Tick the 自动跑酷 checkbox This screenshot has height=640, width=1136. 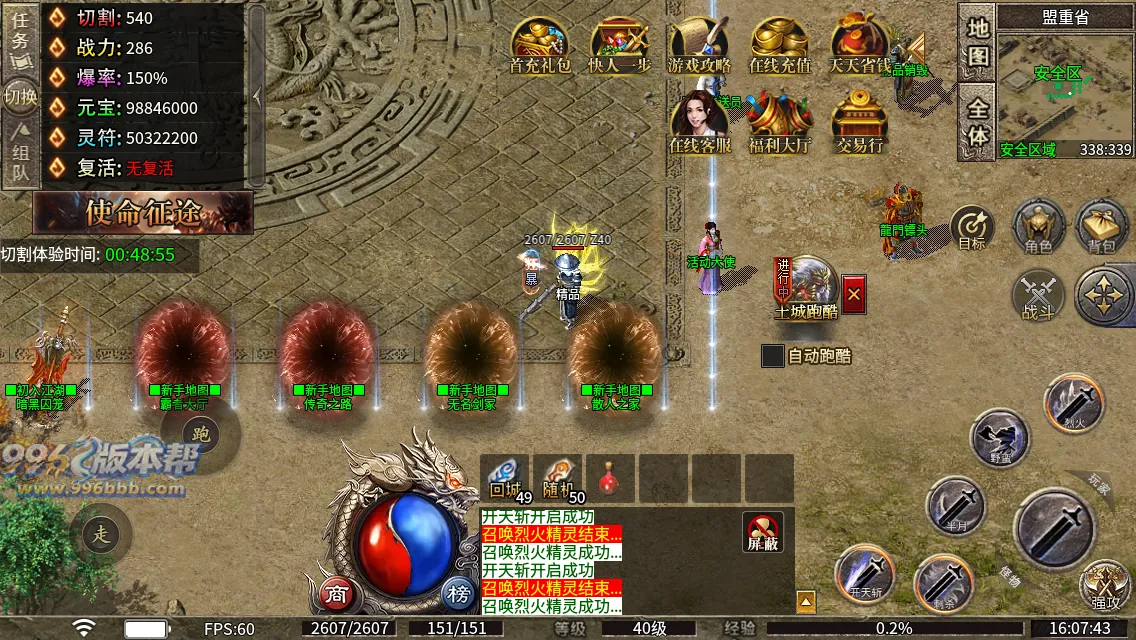773,355
